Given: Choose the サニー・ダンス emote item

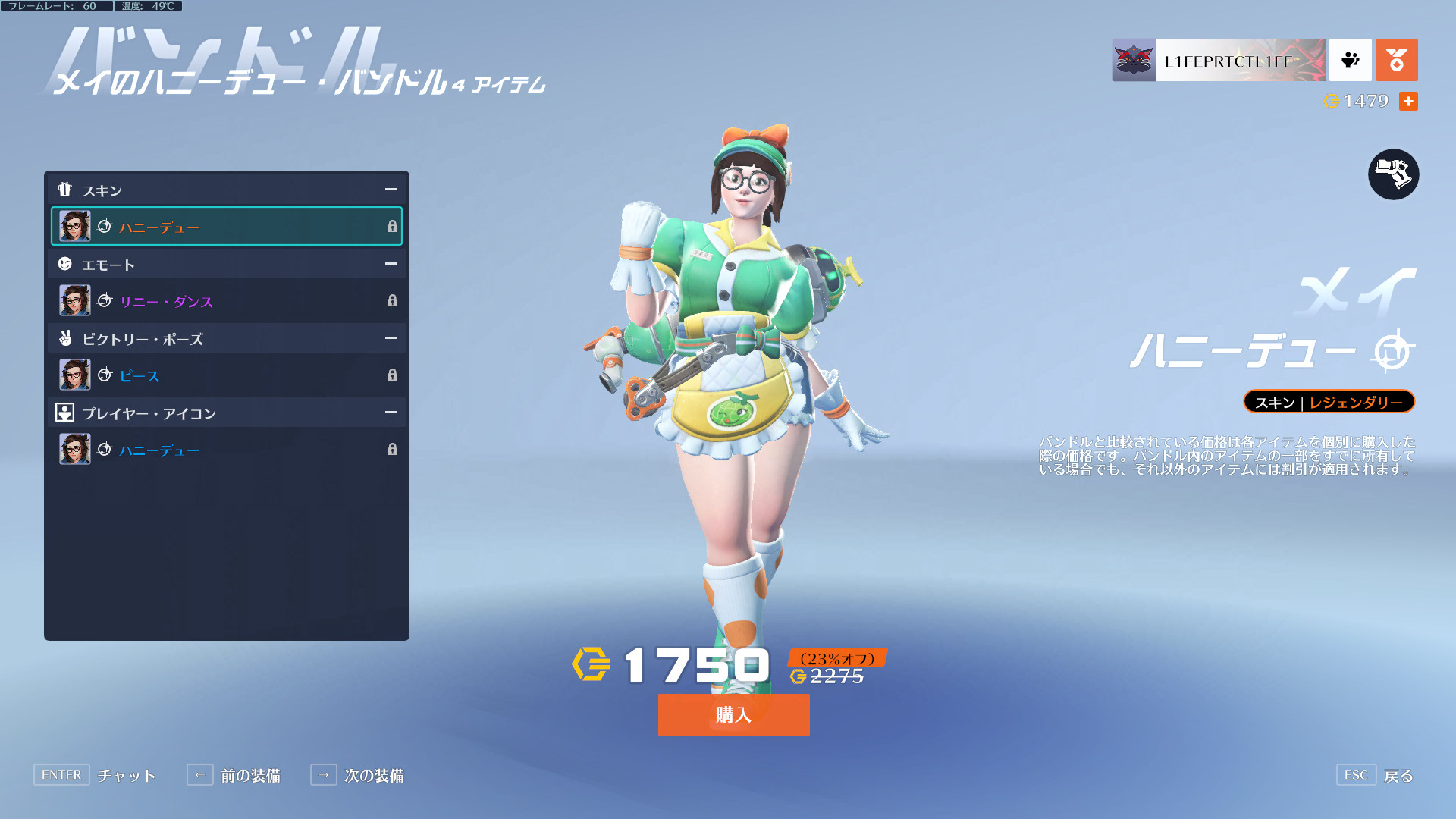Looking at the screenshot, I should [226, 300].
